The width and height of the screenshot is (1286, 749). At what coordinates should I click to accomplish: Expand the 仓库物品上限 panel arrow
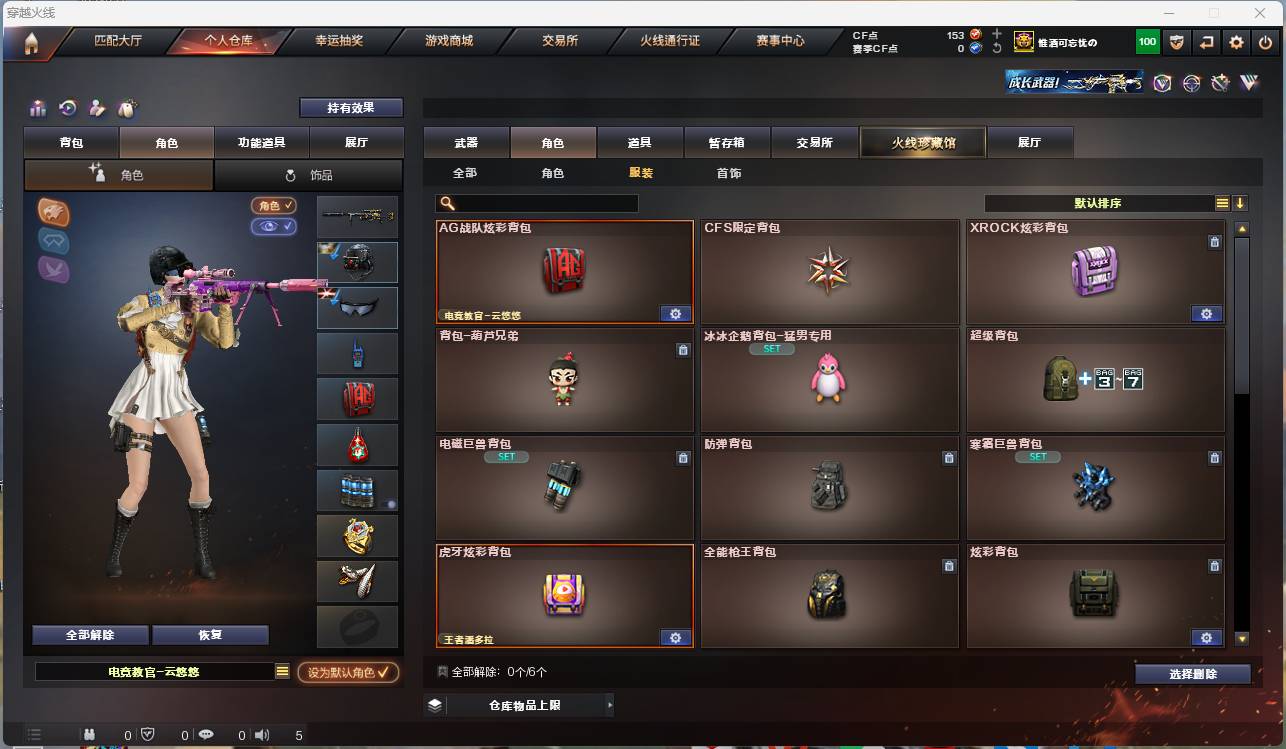[x=610, y=704]
